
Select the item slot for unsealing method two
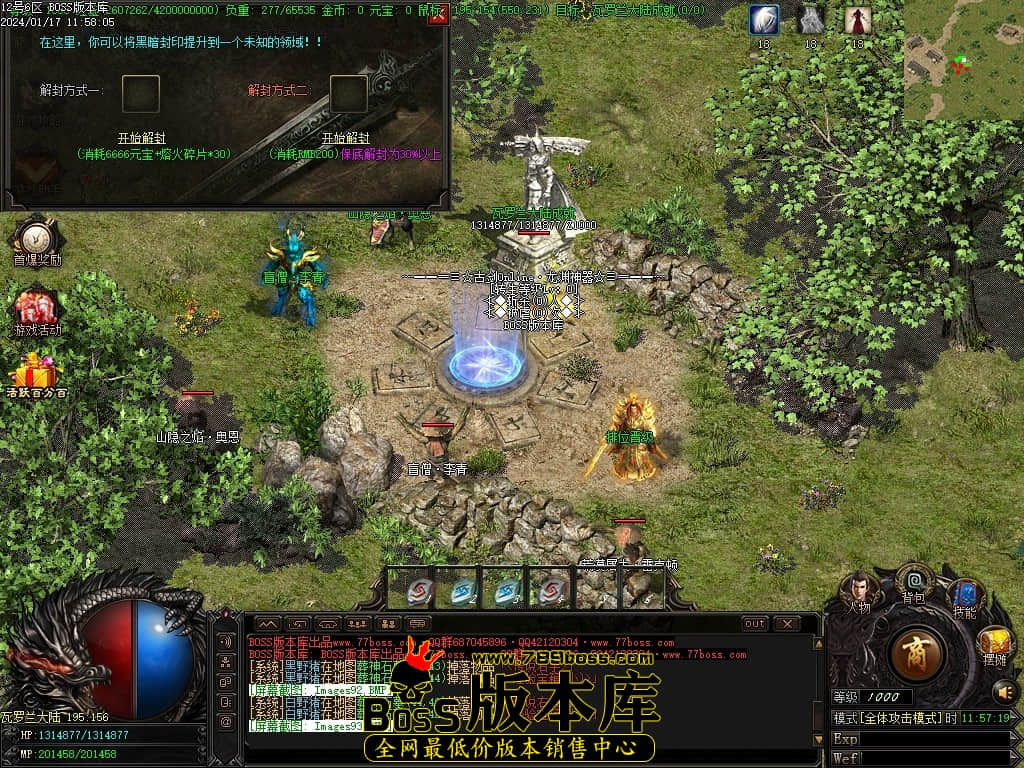pyautogui.click(x=349, y=94)
